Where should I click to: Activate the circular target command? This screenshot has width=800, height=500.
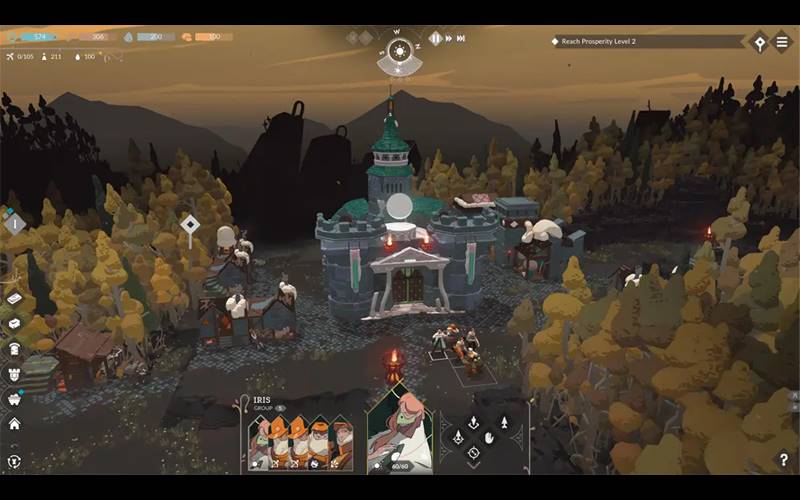[x=474, y=452]
